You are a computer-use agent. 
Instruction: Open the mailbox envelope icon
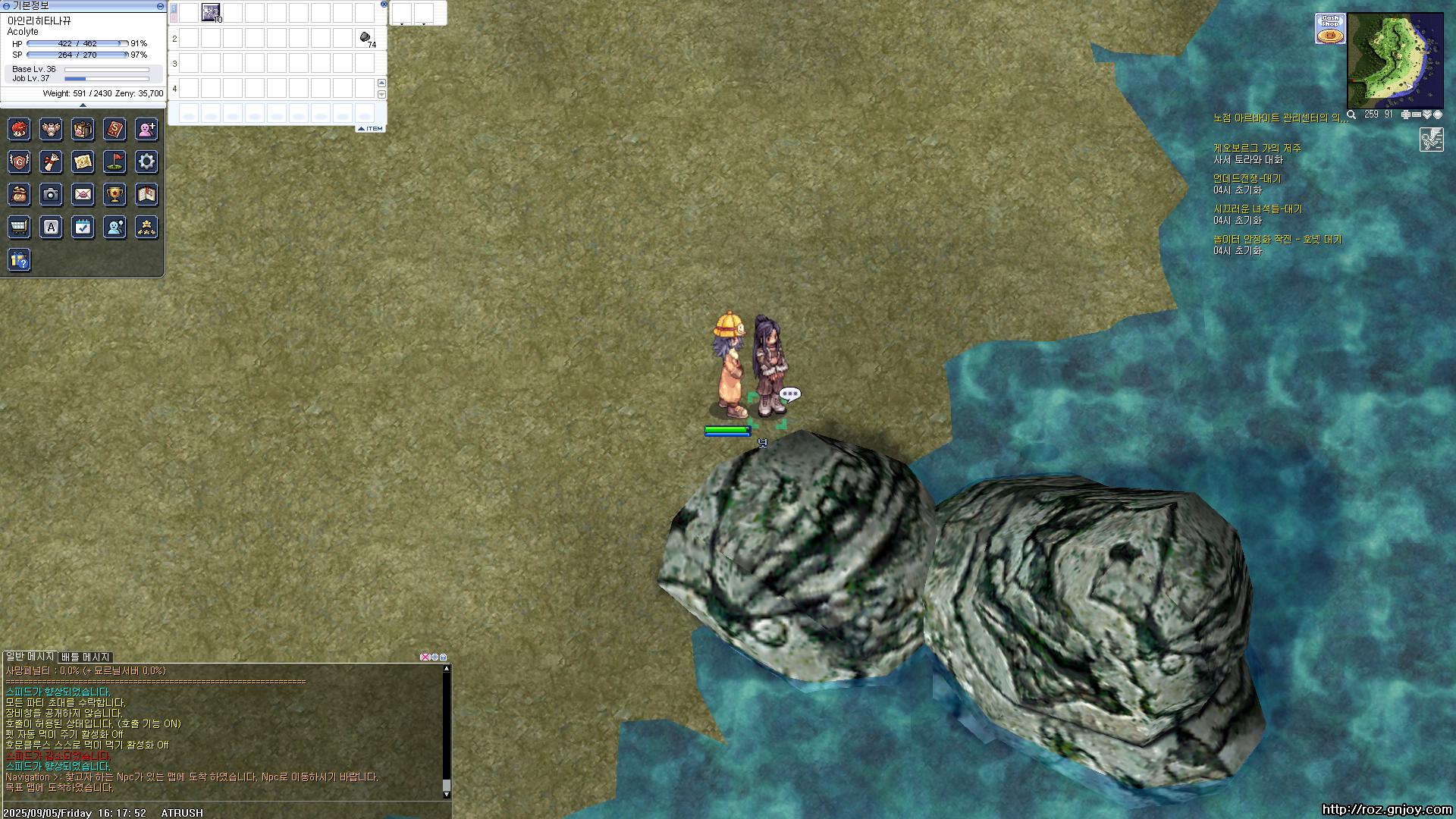83,195
